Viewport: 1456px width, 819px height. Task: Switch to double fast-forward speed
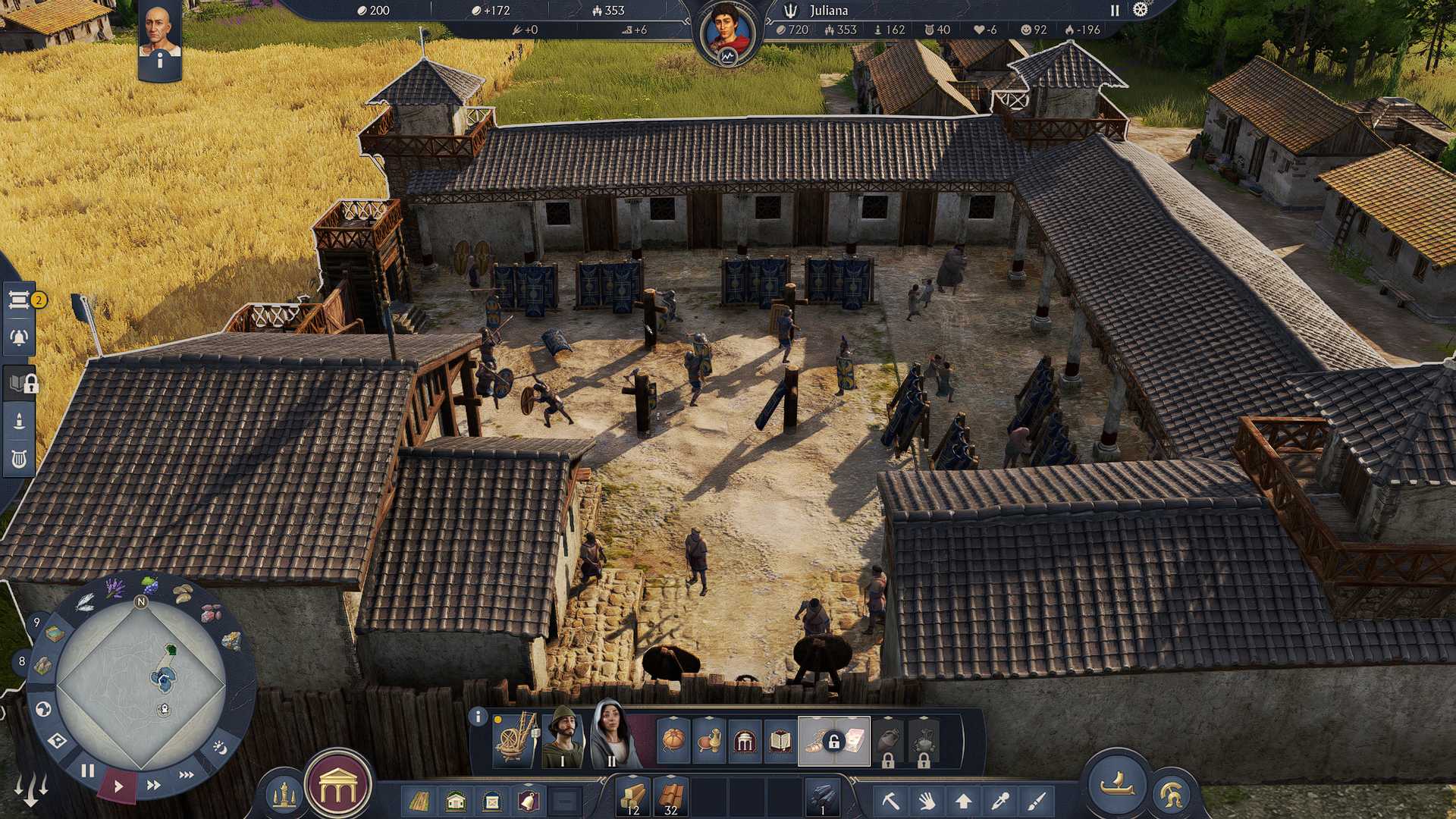tap(153, 785)
